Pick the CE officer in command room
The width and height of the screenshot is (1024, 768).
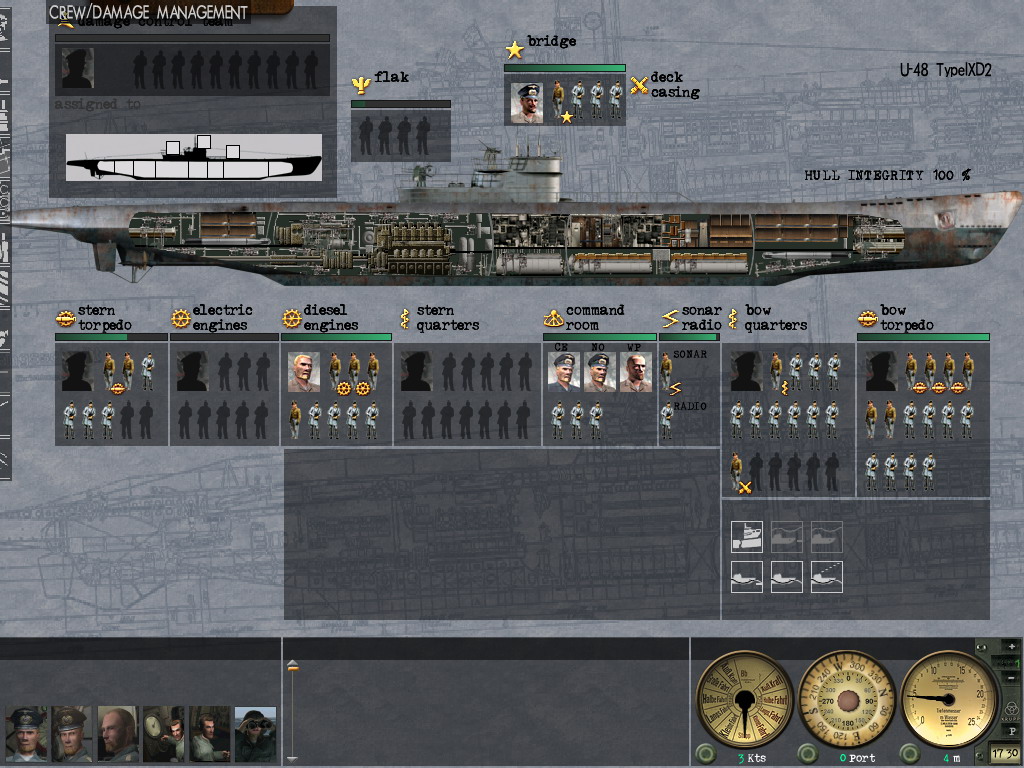(565, 372)
